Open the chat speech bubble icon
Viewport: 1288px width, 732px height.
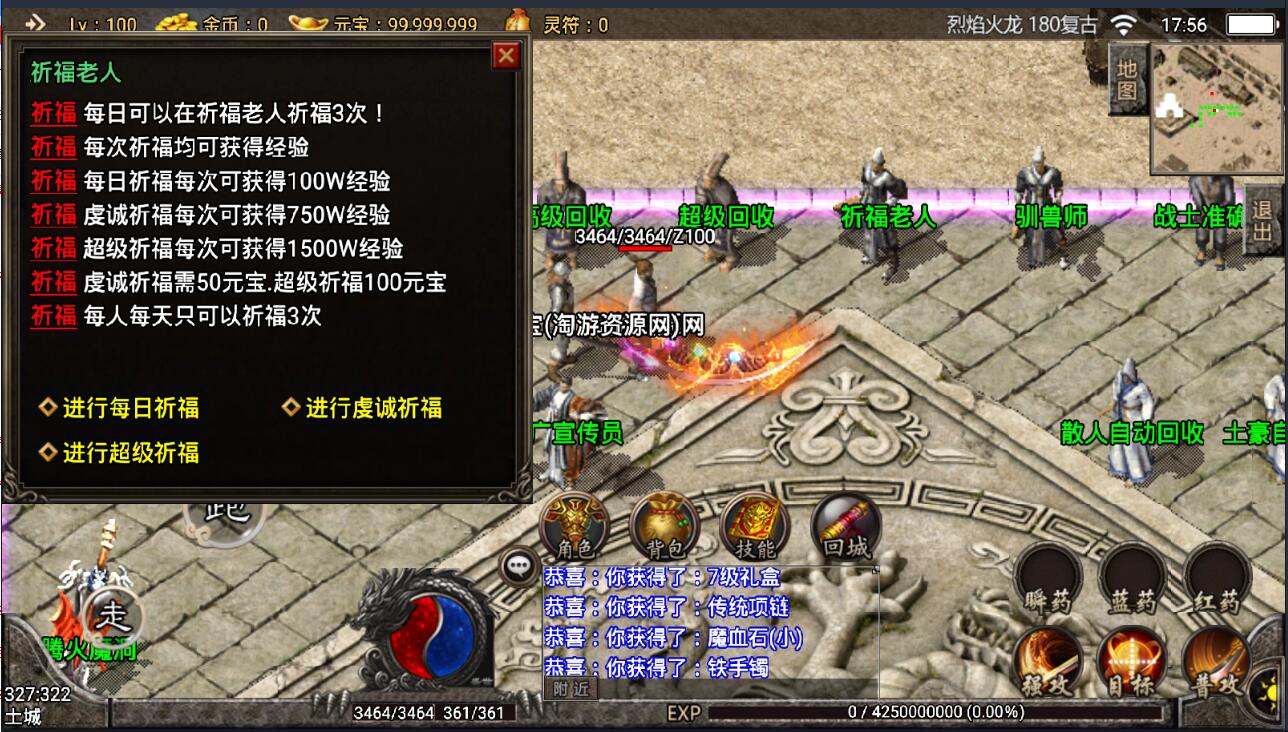tap(519, 567)
